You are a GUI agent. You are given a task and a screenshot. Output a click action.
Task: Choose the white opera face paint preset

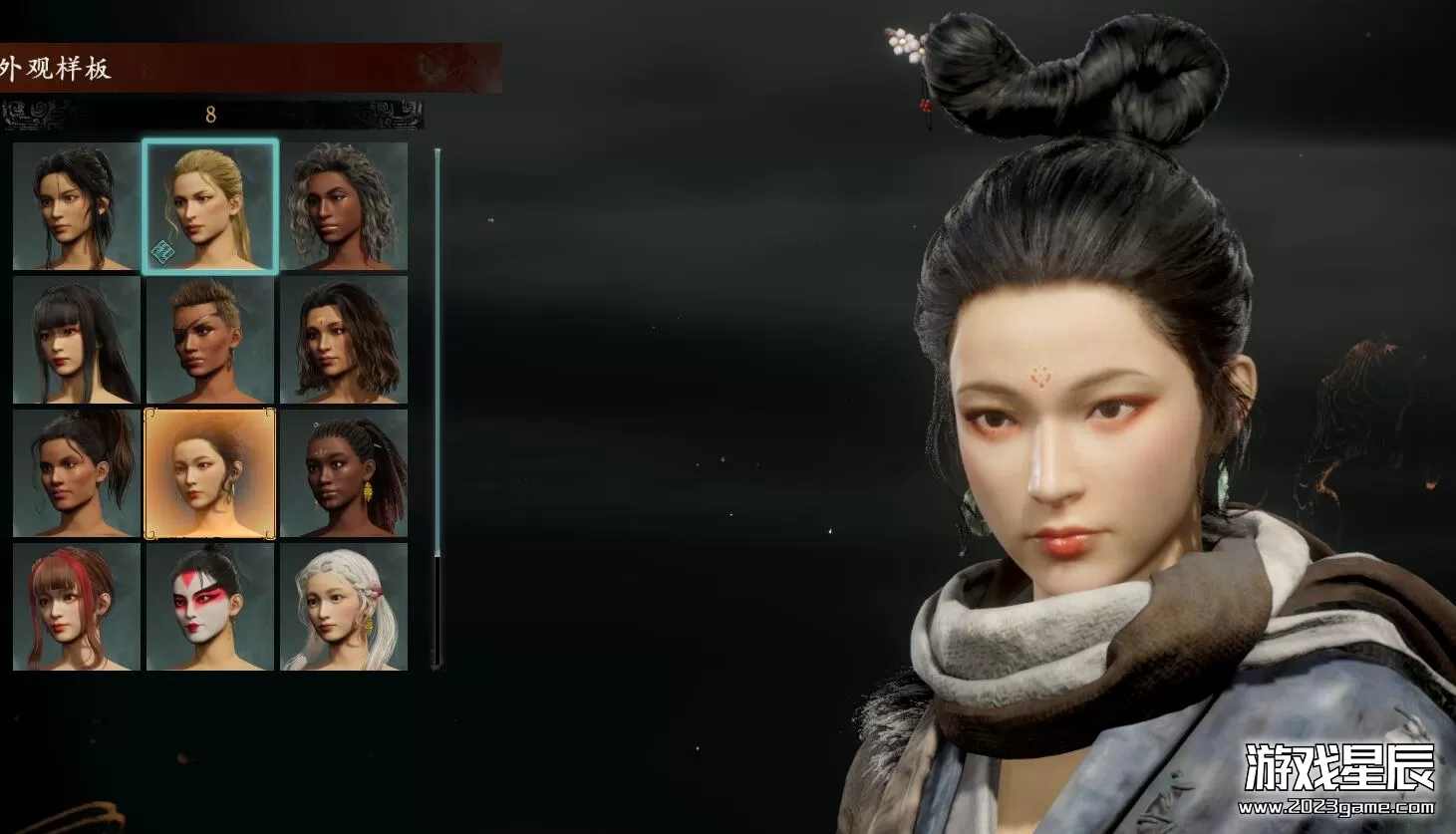point(210,607)
